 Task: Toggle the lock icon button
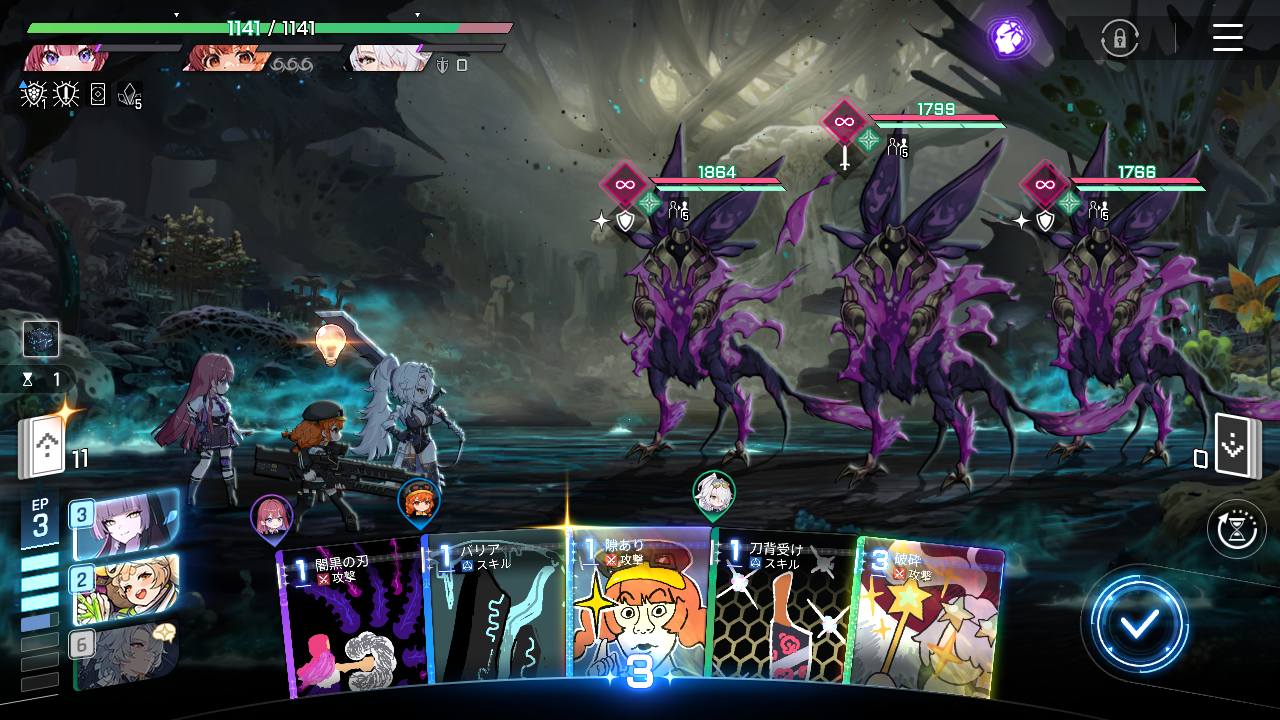1119,39
